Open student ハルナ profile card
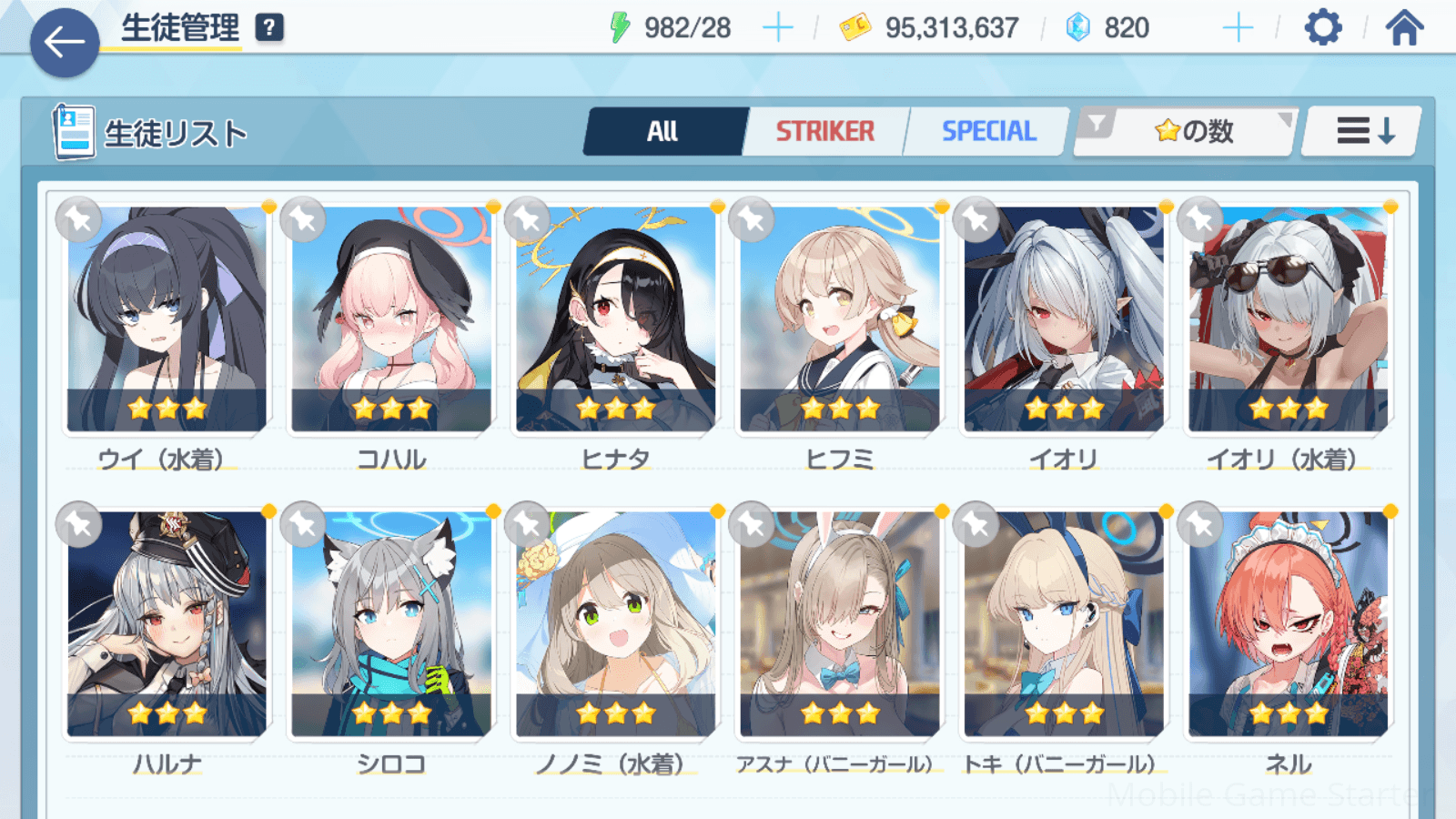This screenshot has width=1456, height=819. [167, 623]
